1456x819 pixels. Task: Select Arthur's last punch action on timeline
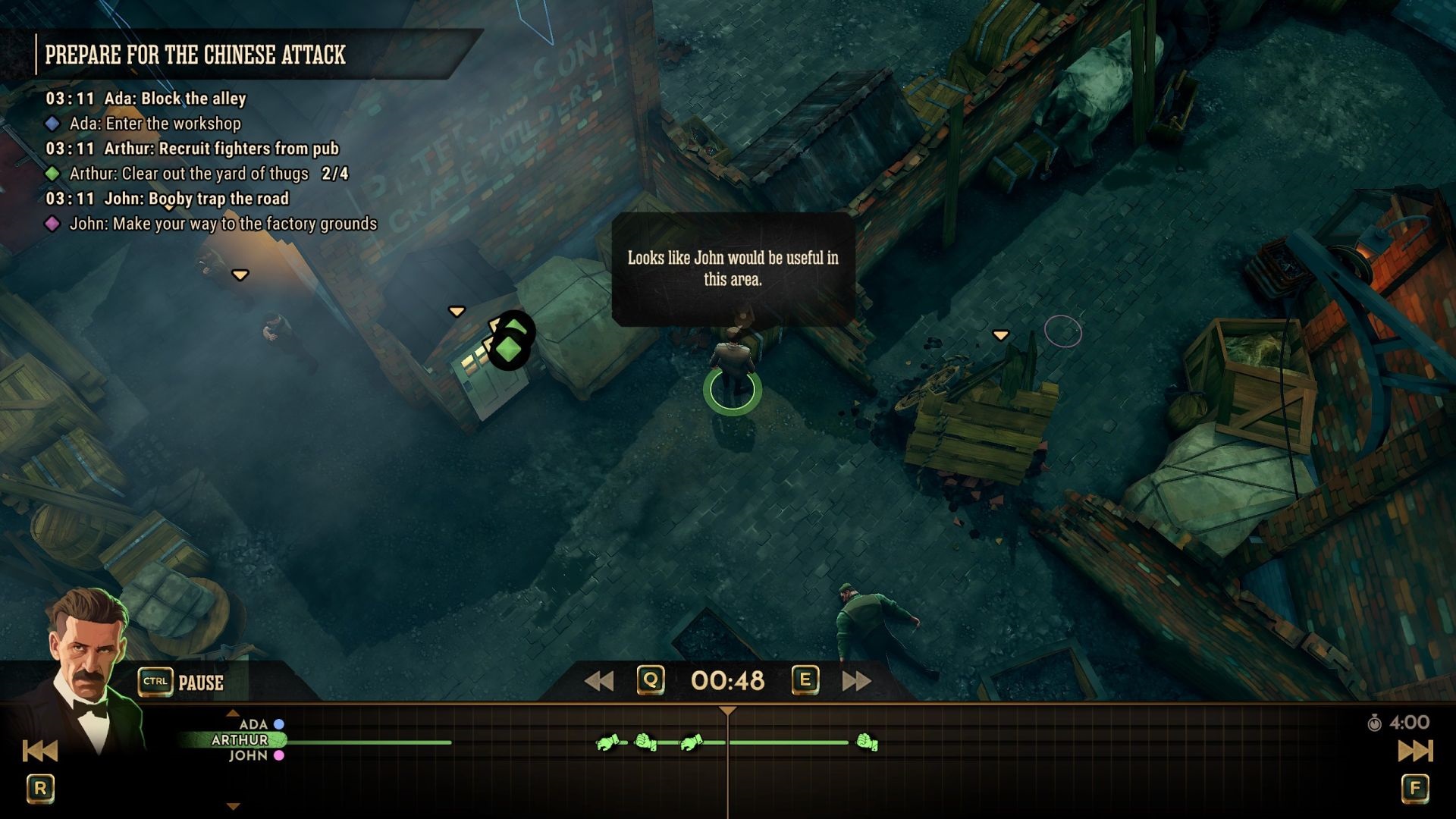pyautogui.click(x=867, y=742)
